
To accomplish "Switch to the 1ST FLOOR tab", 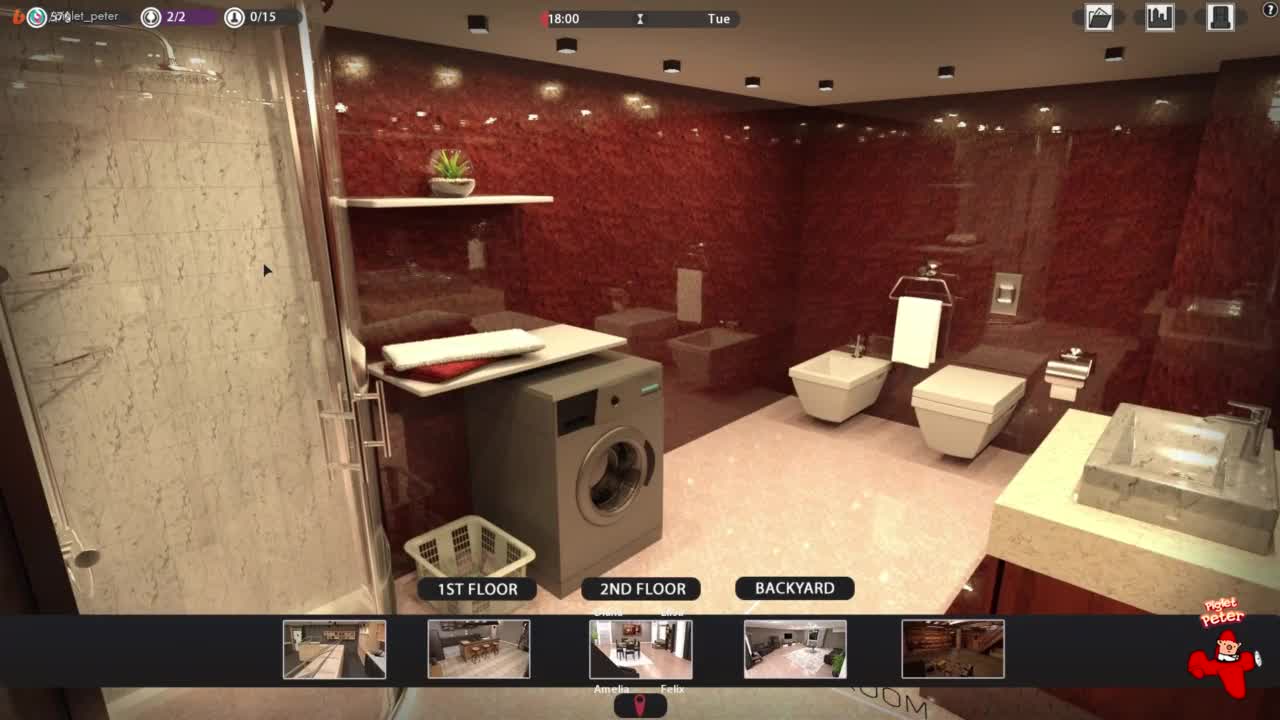I will coord(477,589).
